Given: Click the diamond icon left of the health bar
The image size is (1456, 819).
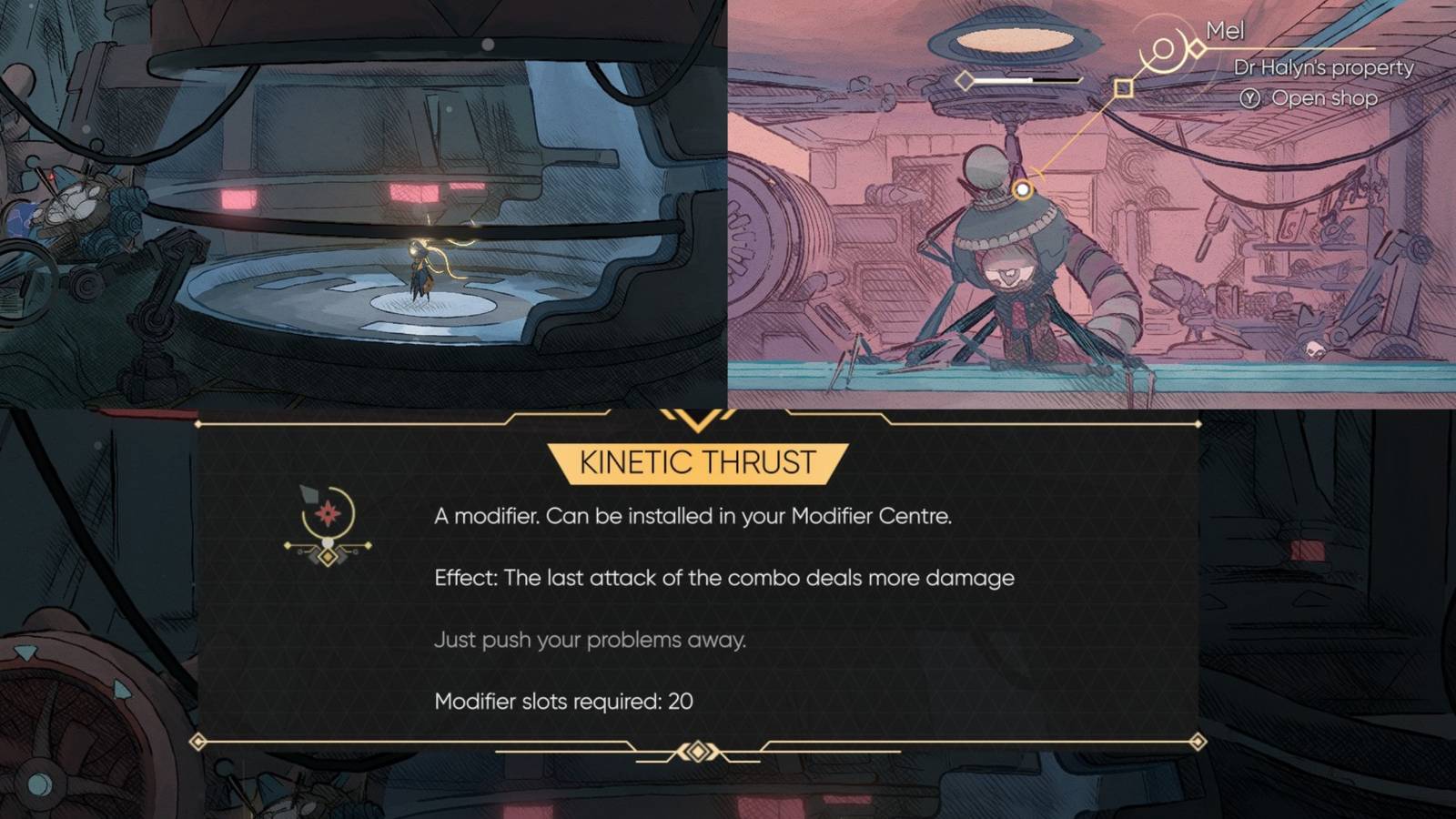Looking at the screenshot, I should pos(963,80).
